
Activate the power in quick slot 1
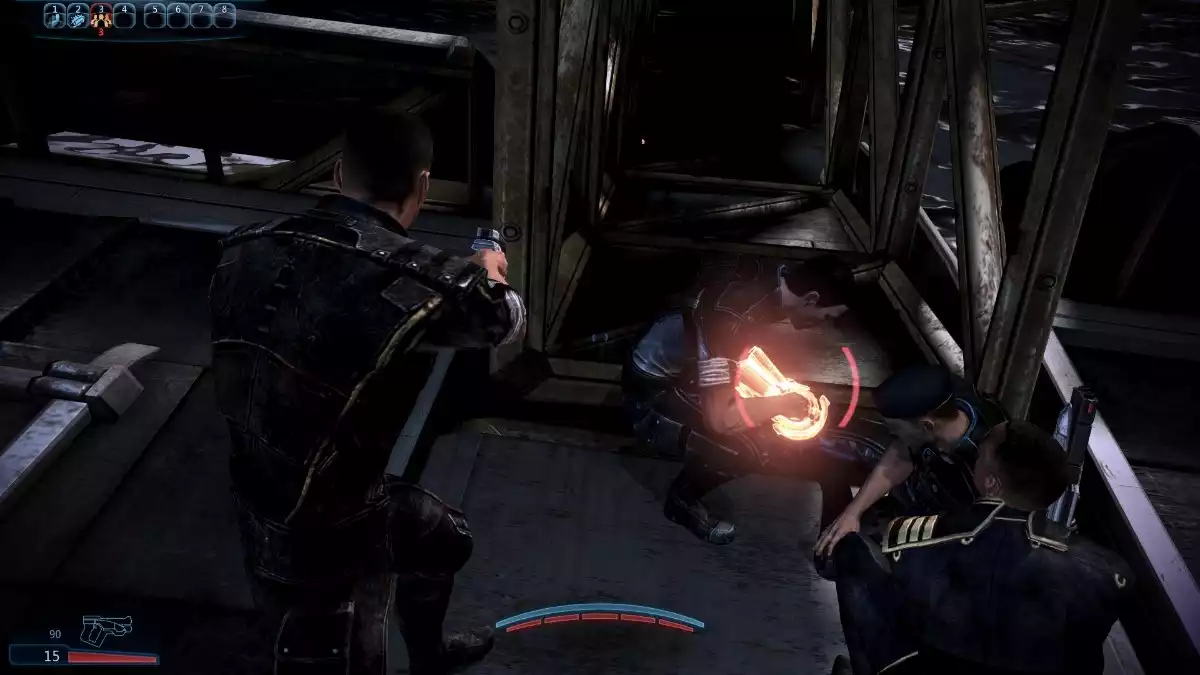pos(54,15)
